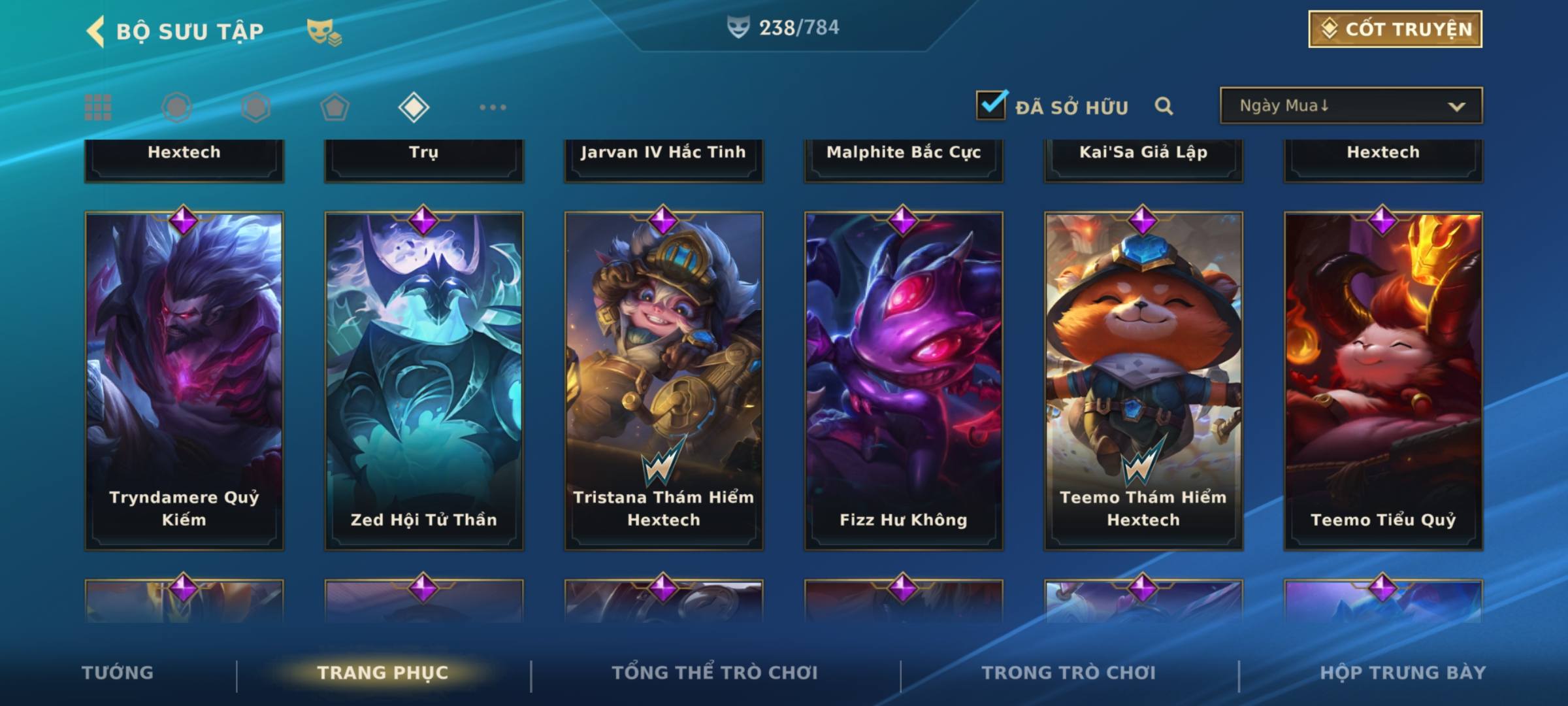Switch to Tổng Thể Trò Chơi tab

[x=715, y=673]
